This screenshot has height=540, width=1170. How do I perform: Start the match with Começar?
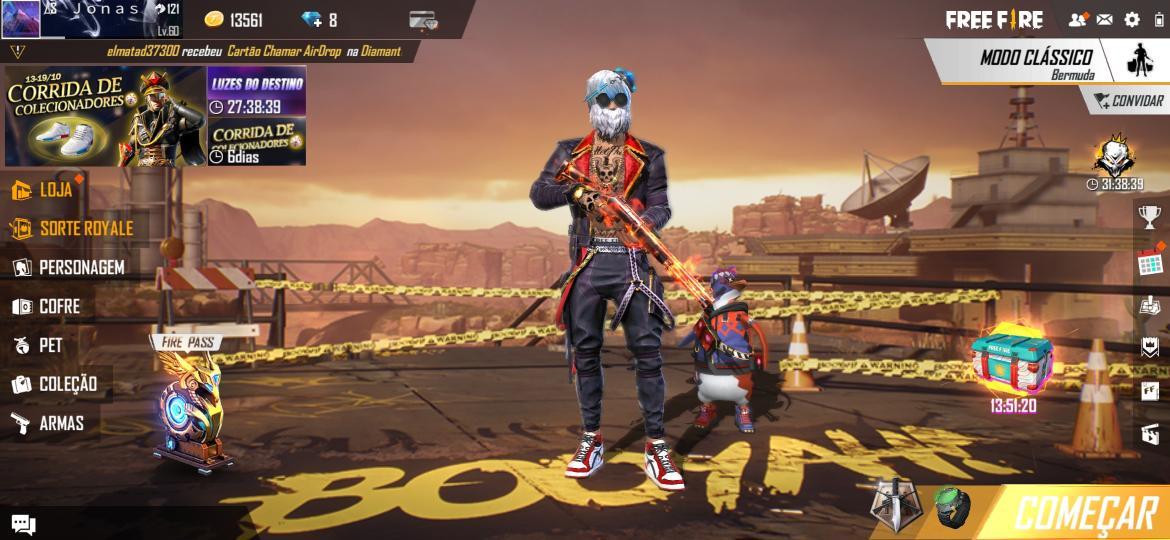pos(1085,513)
